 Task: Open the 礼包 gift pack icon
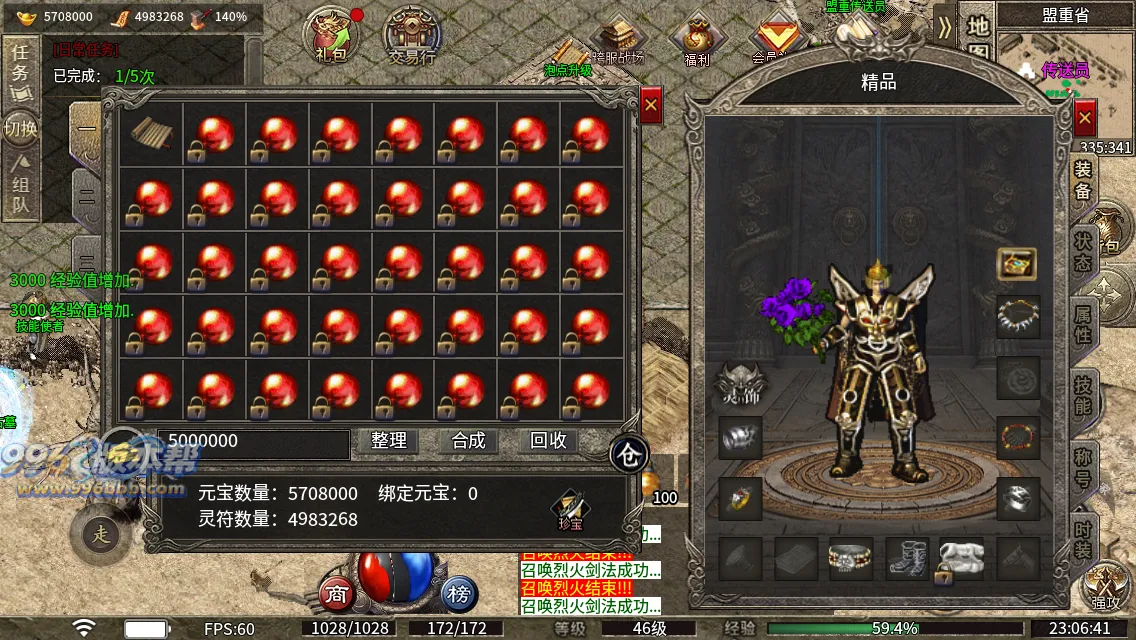pyautogui.click(x=331, y=37)
